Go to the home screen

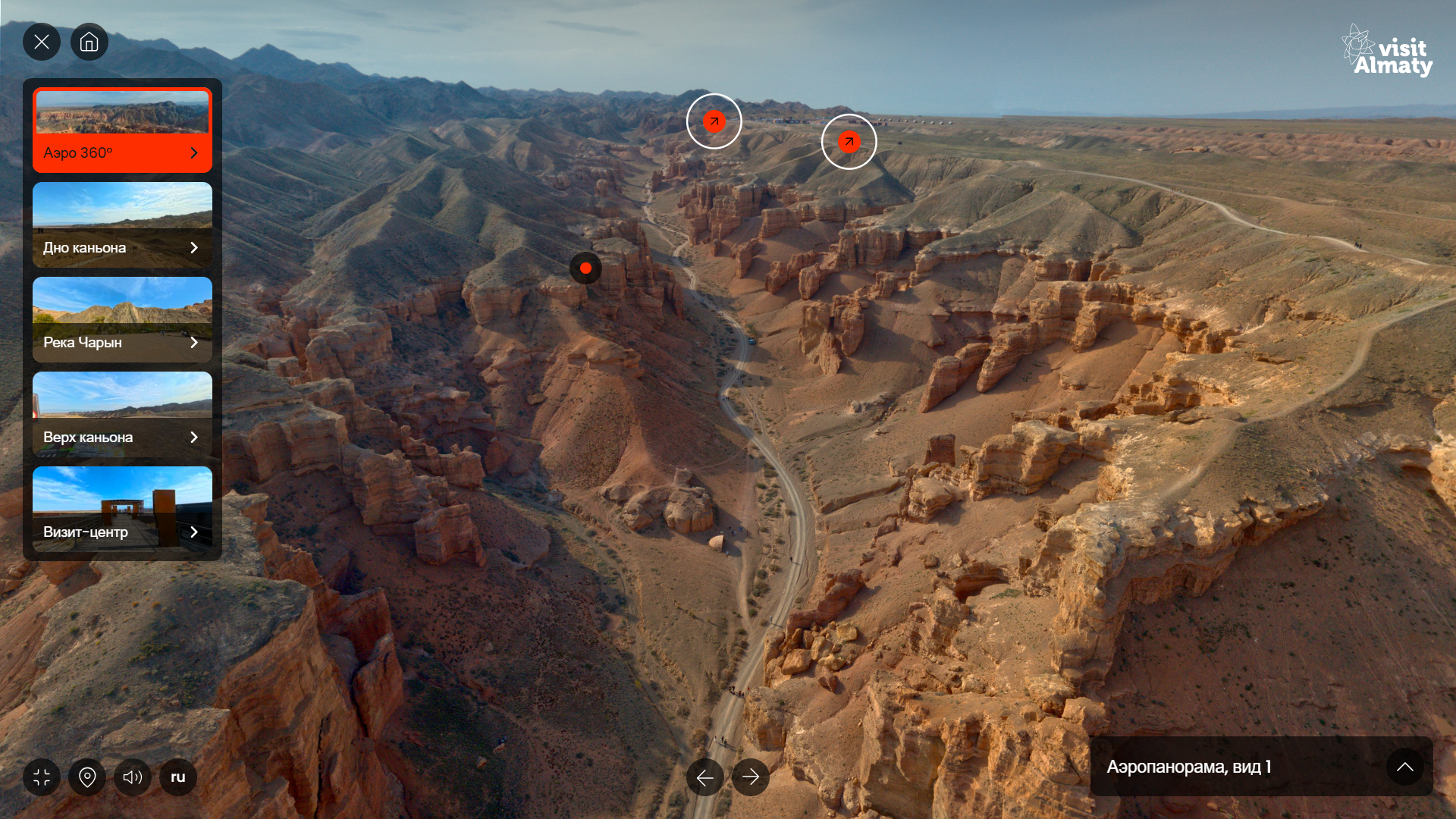point(89,42)
